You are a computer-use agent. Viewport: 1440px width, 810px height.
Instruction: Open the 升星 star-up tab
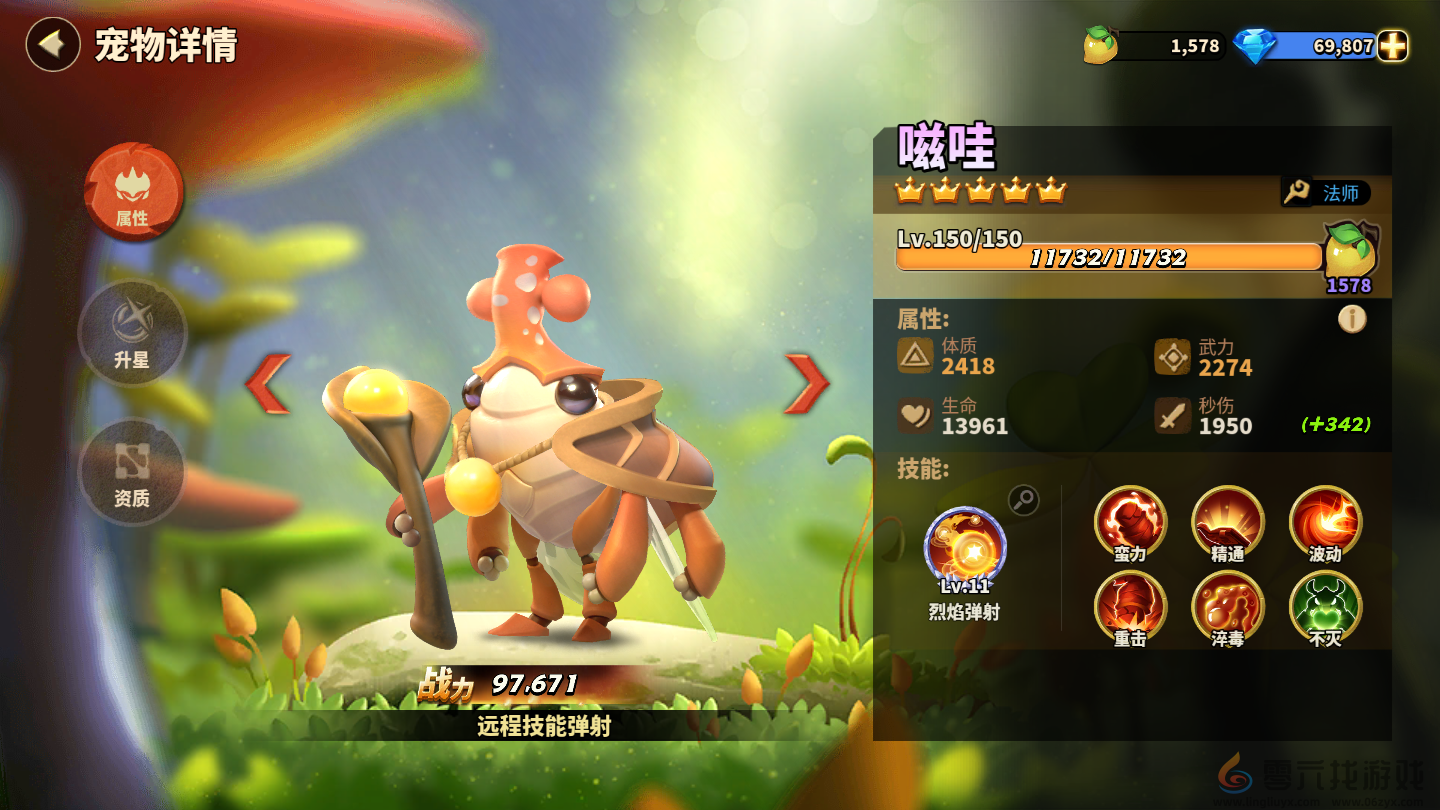point(132,333)
